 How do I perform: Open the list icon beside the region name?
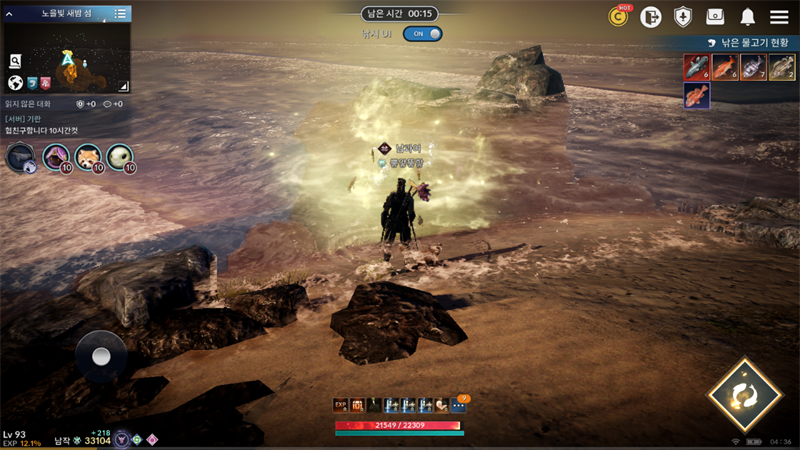(x=120, y=14)
